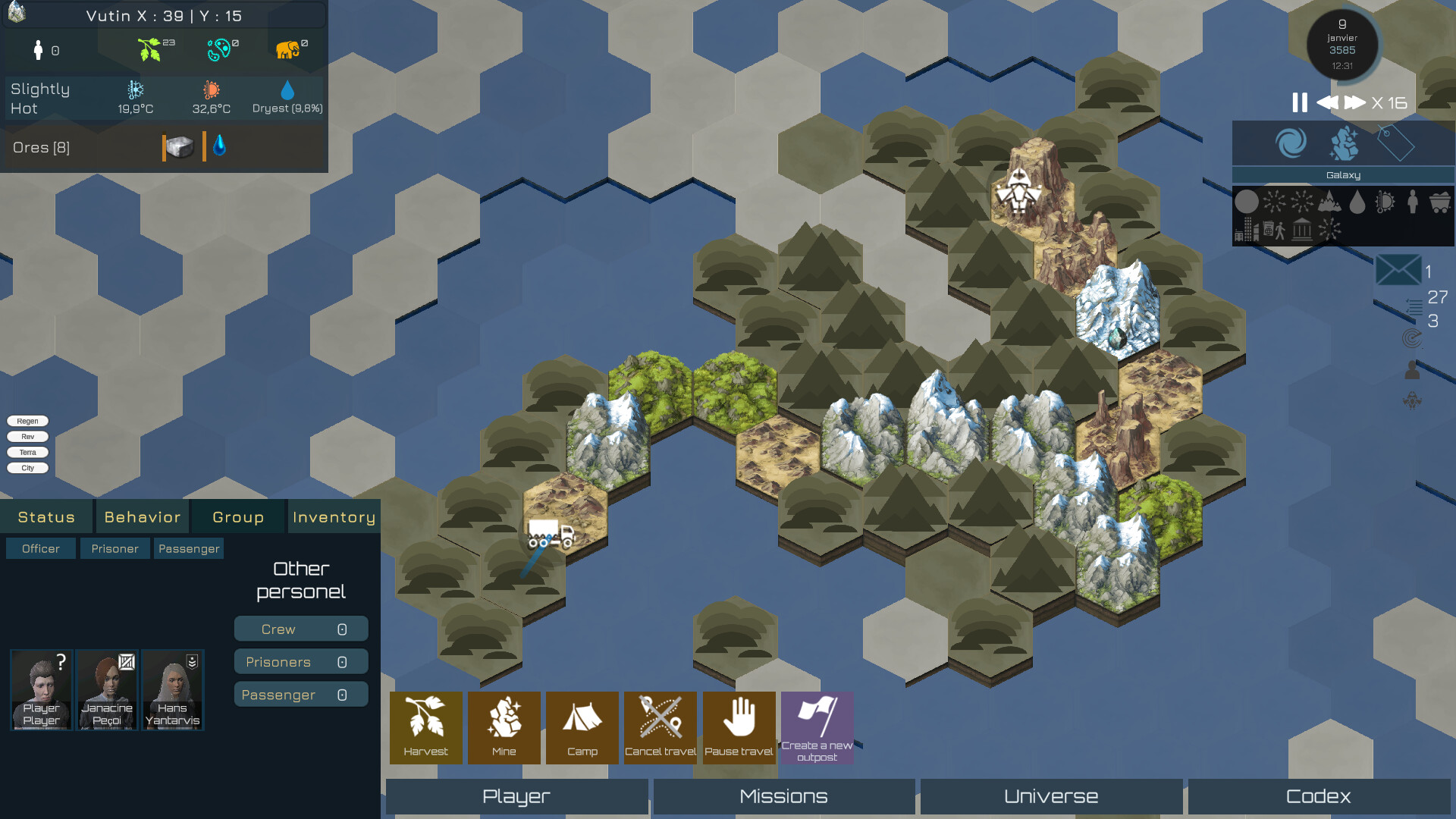The height and width of the screenshot is (819, 1456).
Task: Open the Galaxy swirl view icon
Action: [x=1291, y=143]
